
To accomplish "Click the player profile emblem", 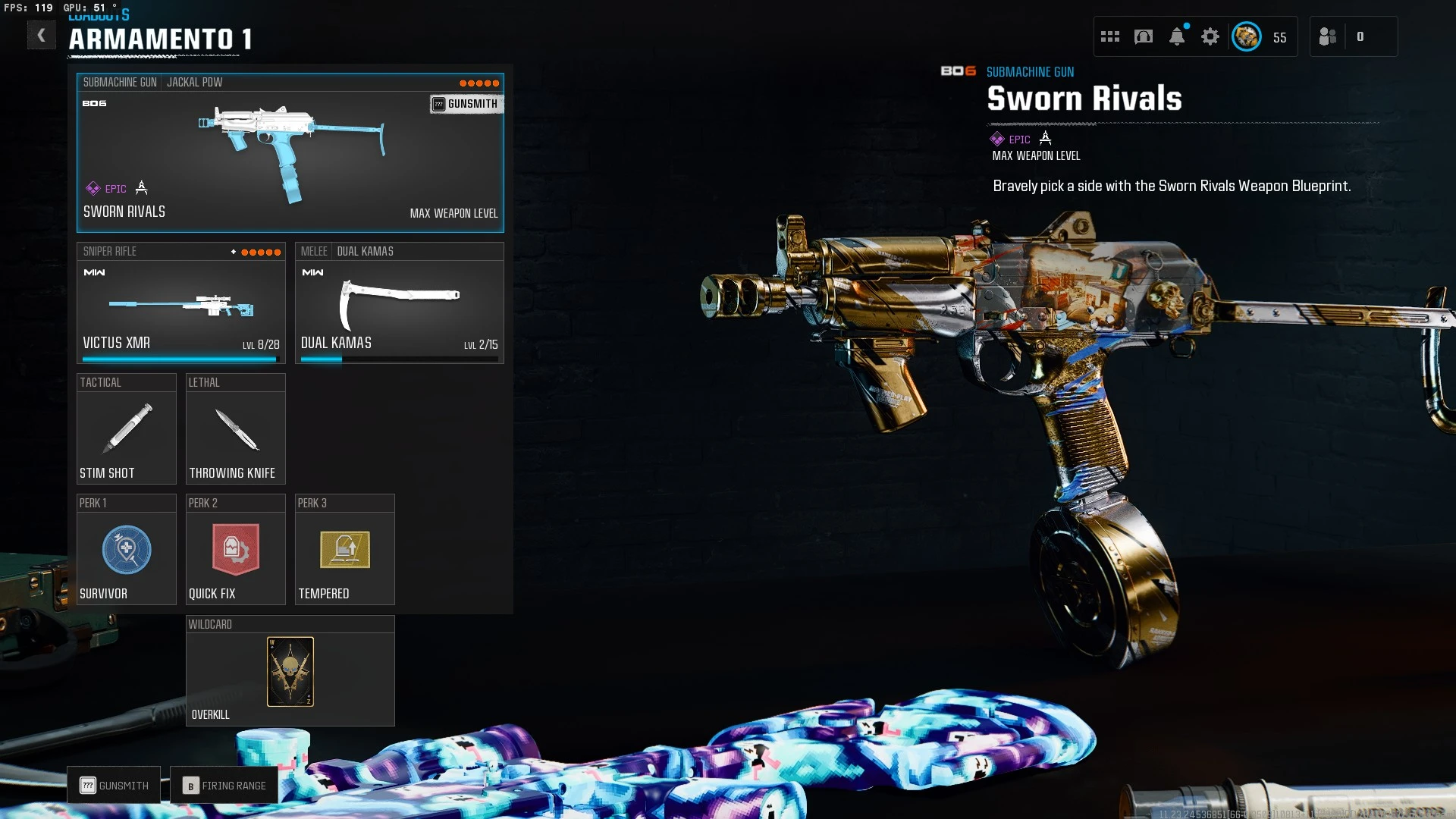I will 1246,36.
